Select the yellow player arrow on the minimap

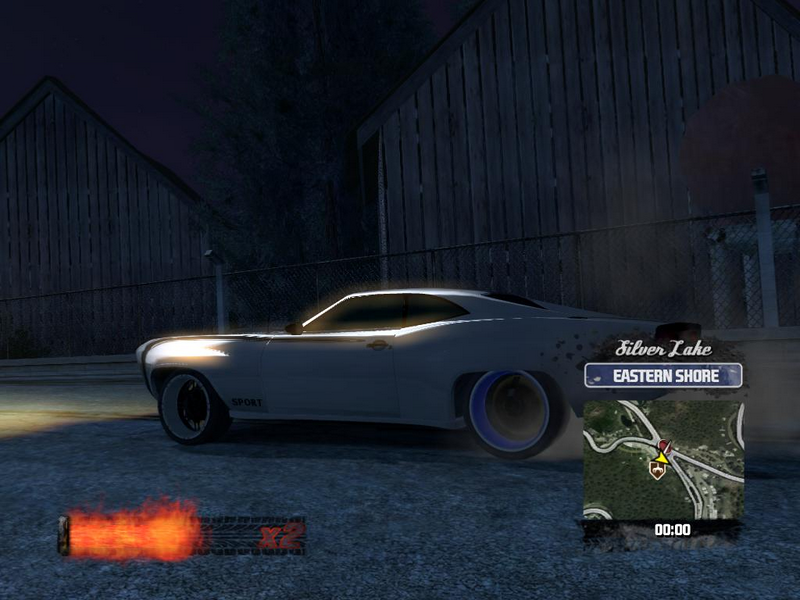click(x=660, y=457)
